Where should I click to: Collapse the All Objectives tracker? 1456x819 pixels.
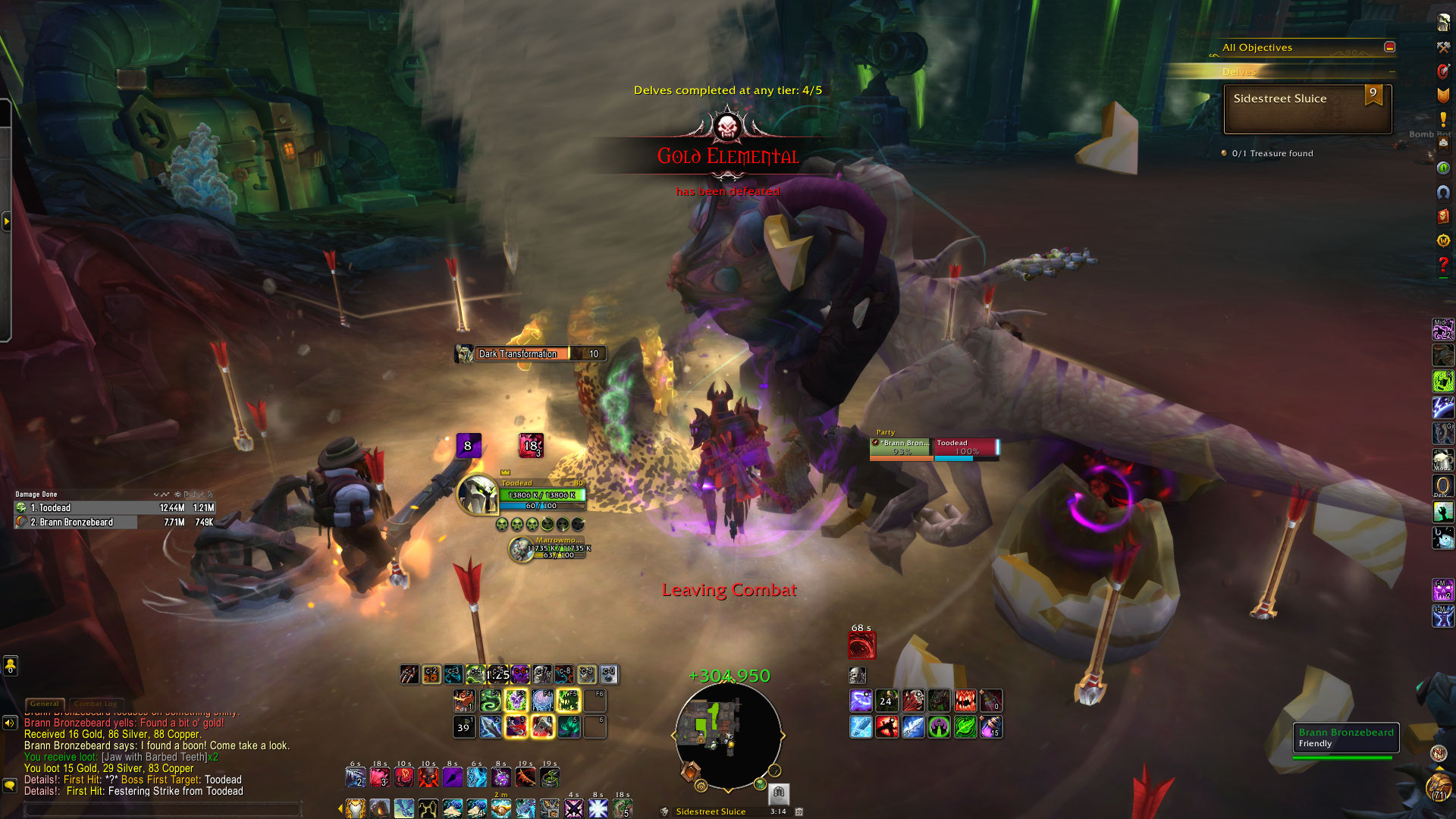[x=1389, y=47]
